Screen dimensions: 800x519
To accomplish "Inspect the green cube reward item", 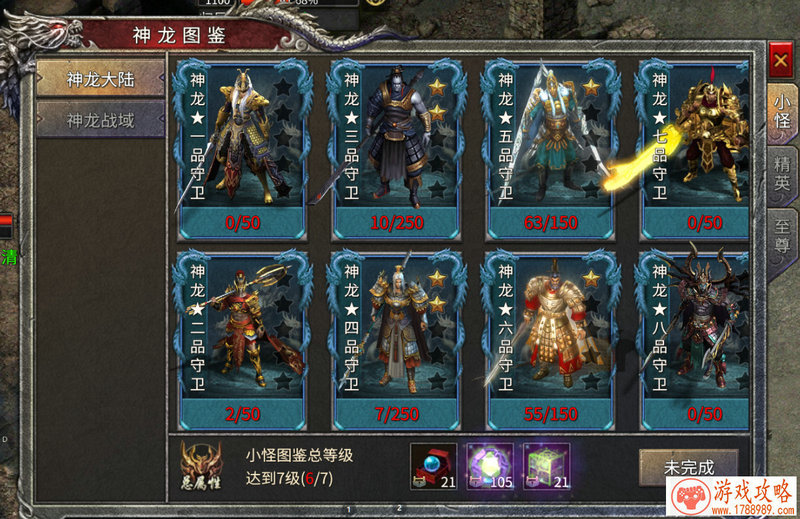I will [x=546, y=466].
